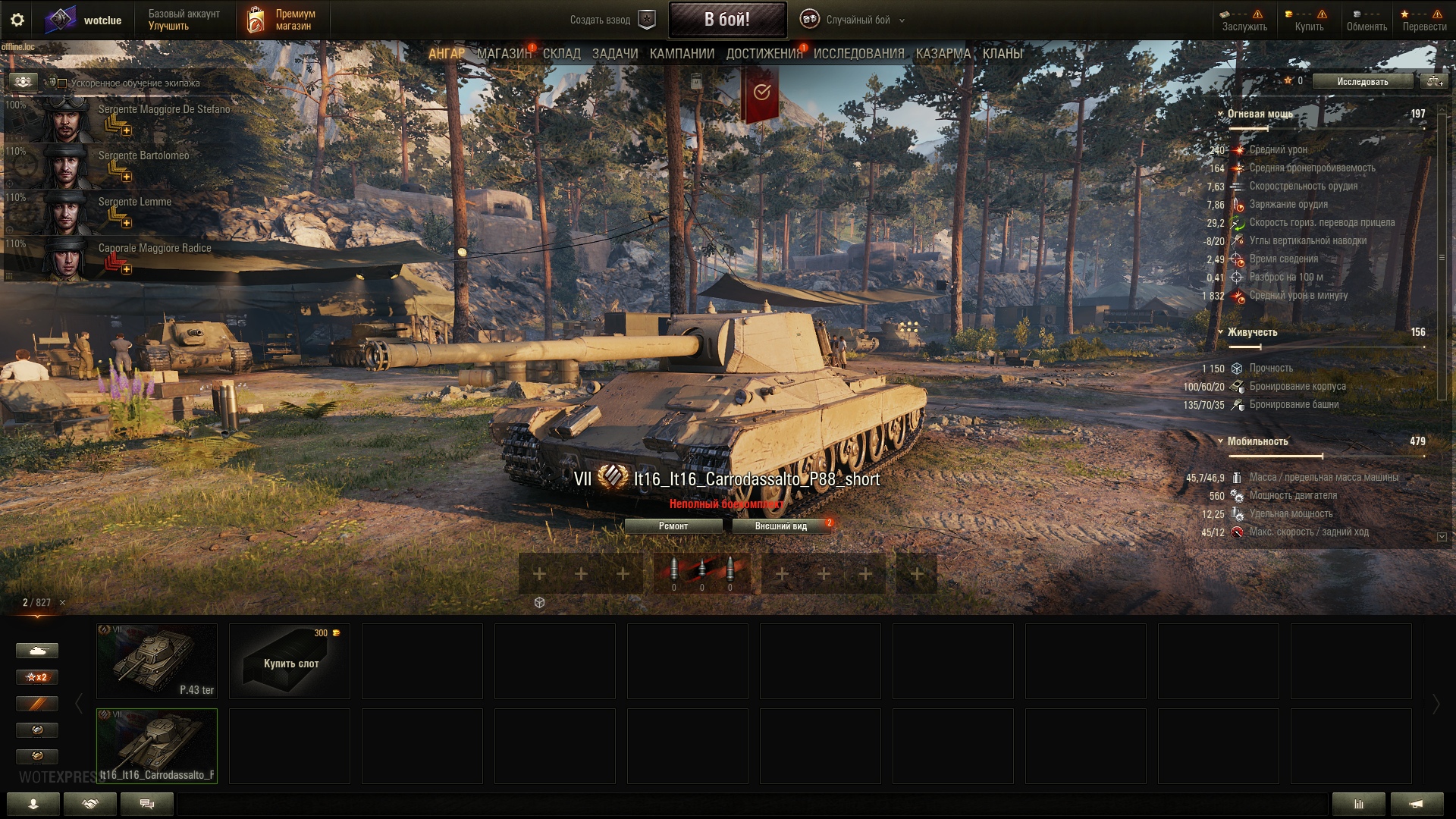Viewport: 1456px width, 819px height.
Task: Collapse the Огневая мощь stats section
Action: [x=1221, y=114]
